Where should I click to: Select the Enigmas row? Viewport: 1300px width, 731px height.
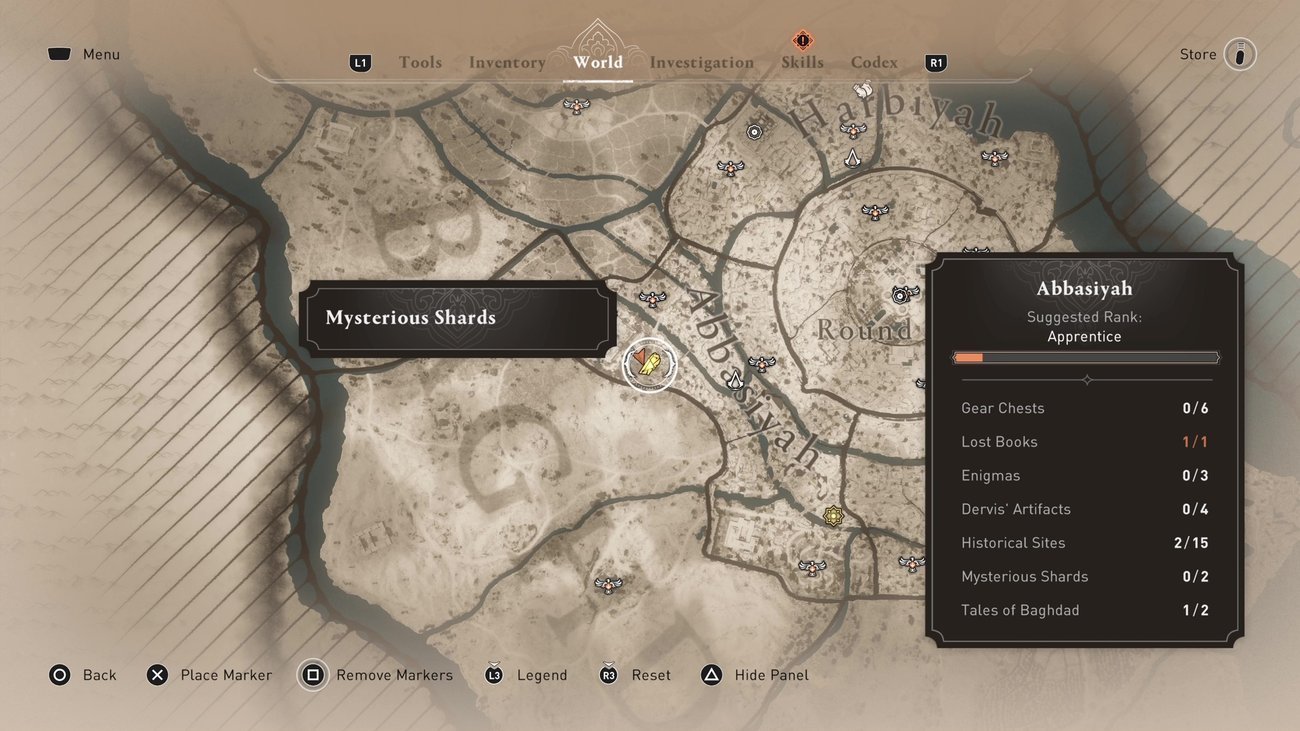coord(1084,475)
